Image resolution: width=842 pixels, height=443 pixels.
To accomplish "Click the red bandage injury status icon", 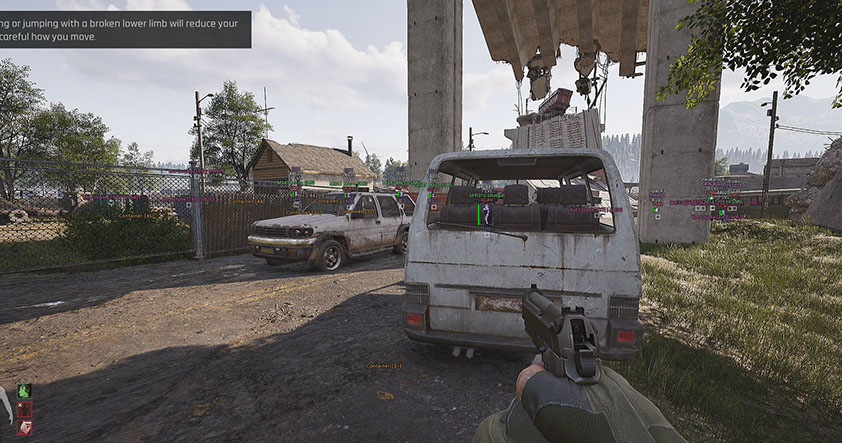I will [x=24, y=427].
